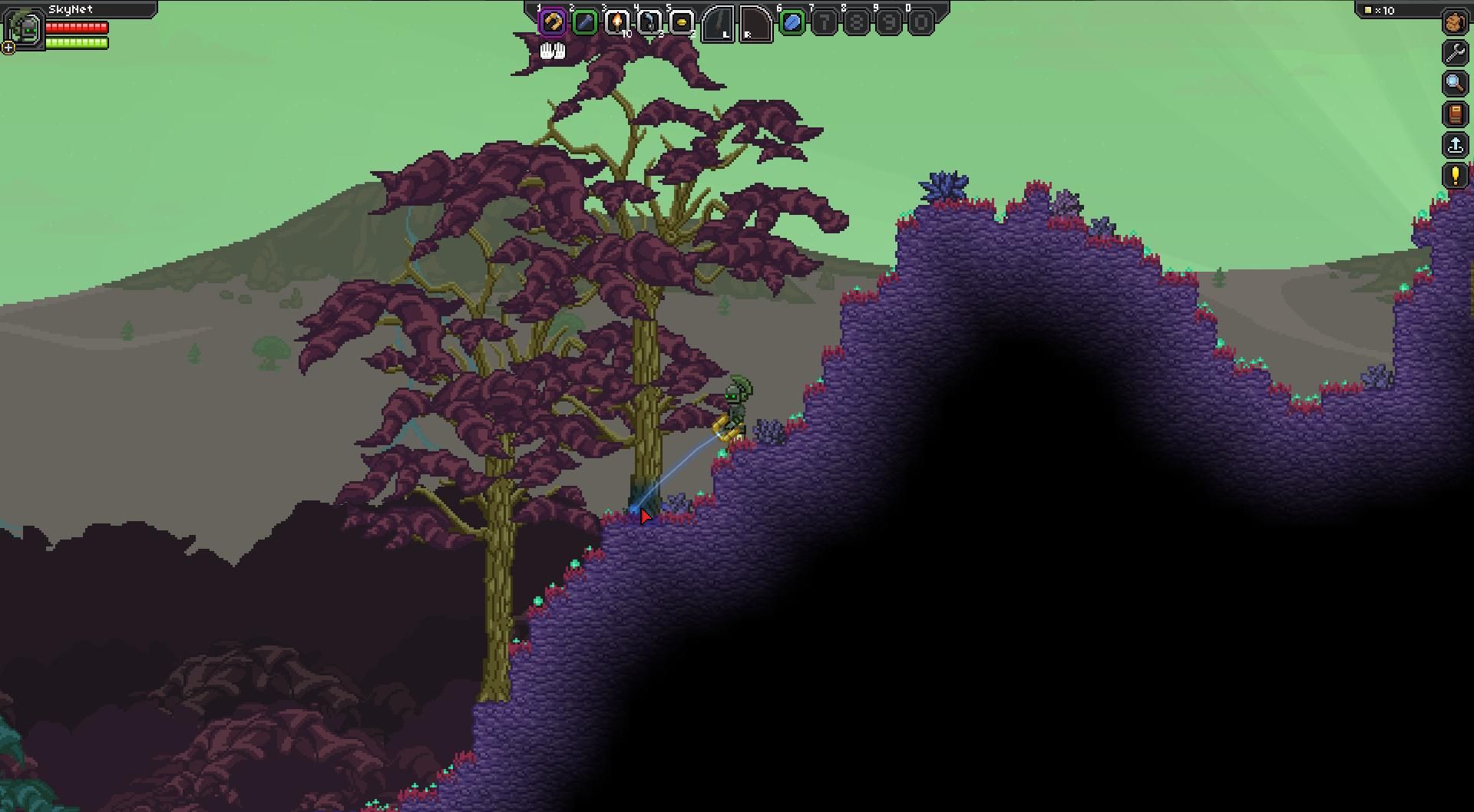This screenshot has width=1474, height=812.
Task: Select the Matter Manipulator in hotbar slot 1
Action: click(554, 22)
